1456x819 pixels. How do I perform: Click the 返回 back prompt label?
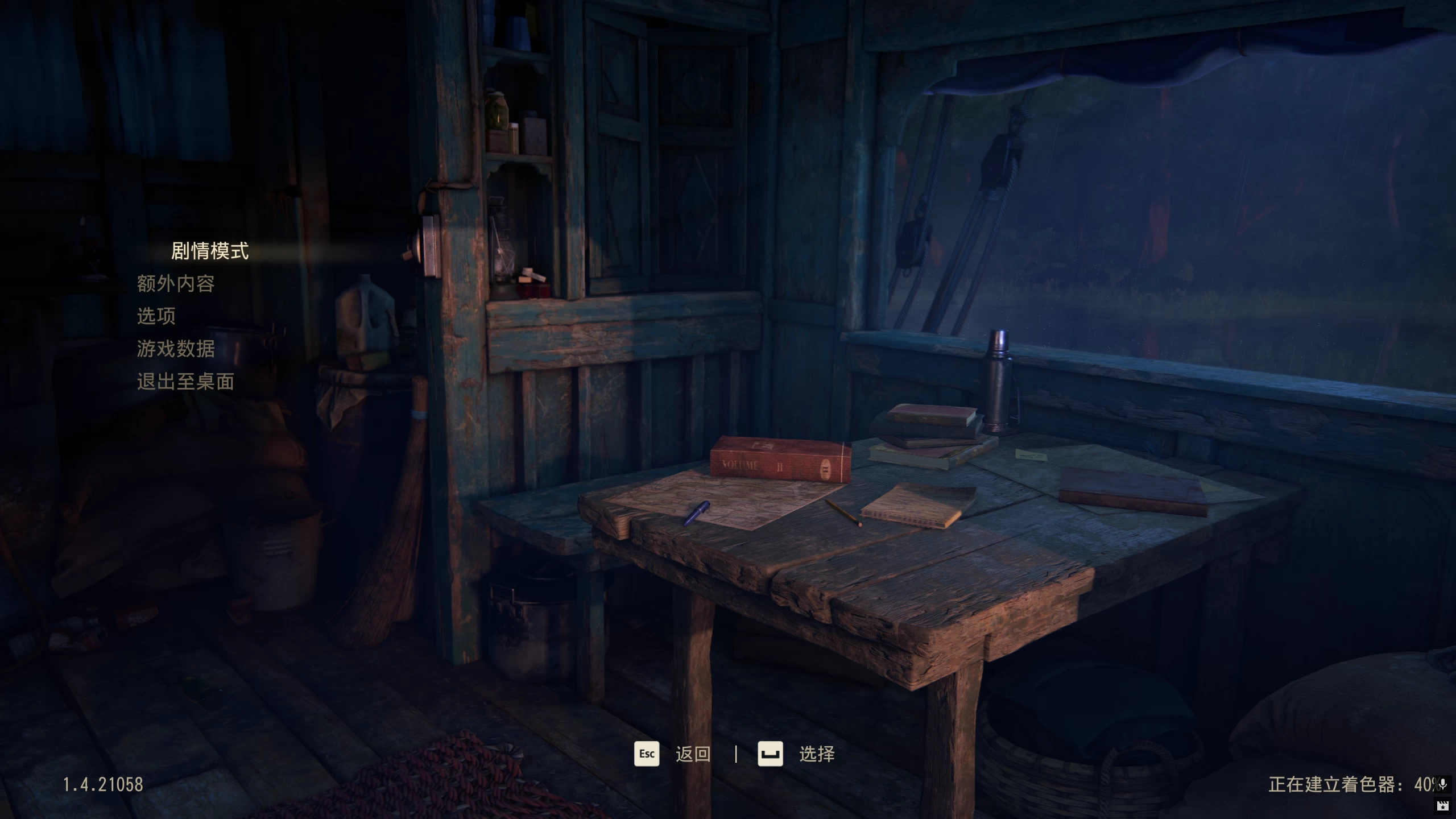coord(693,753)
